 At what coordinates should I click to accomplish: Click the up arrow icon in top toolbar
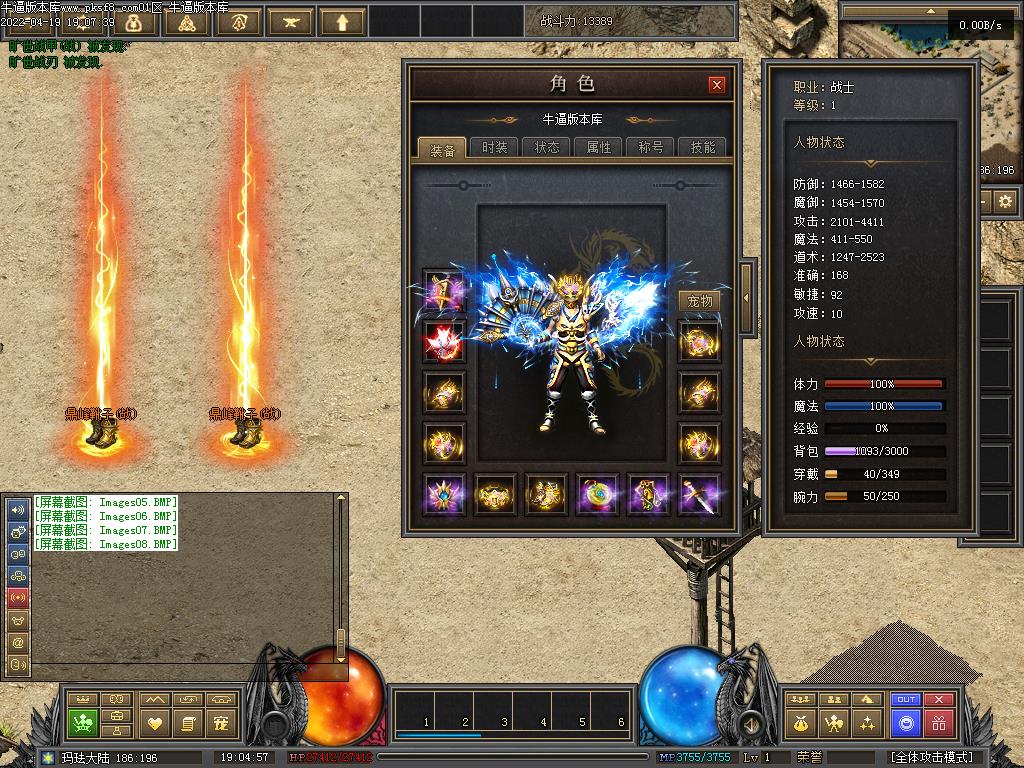tap(343, 21)
